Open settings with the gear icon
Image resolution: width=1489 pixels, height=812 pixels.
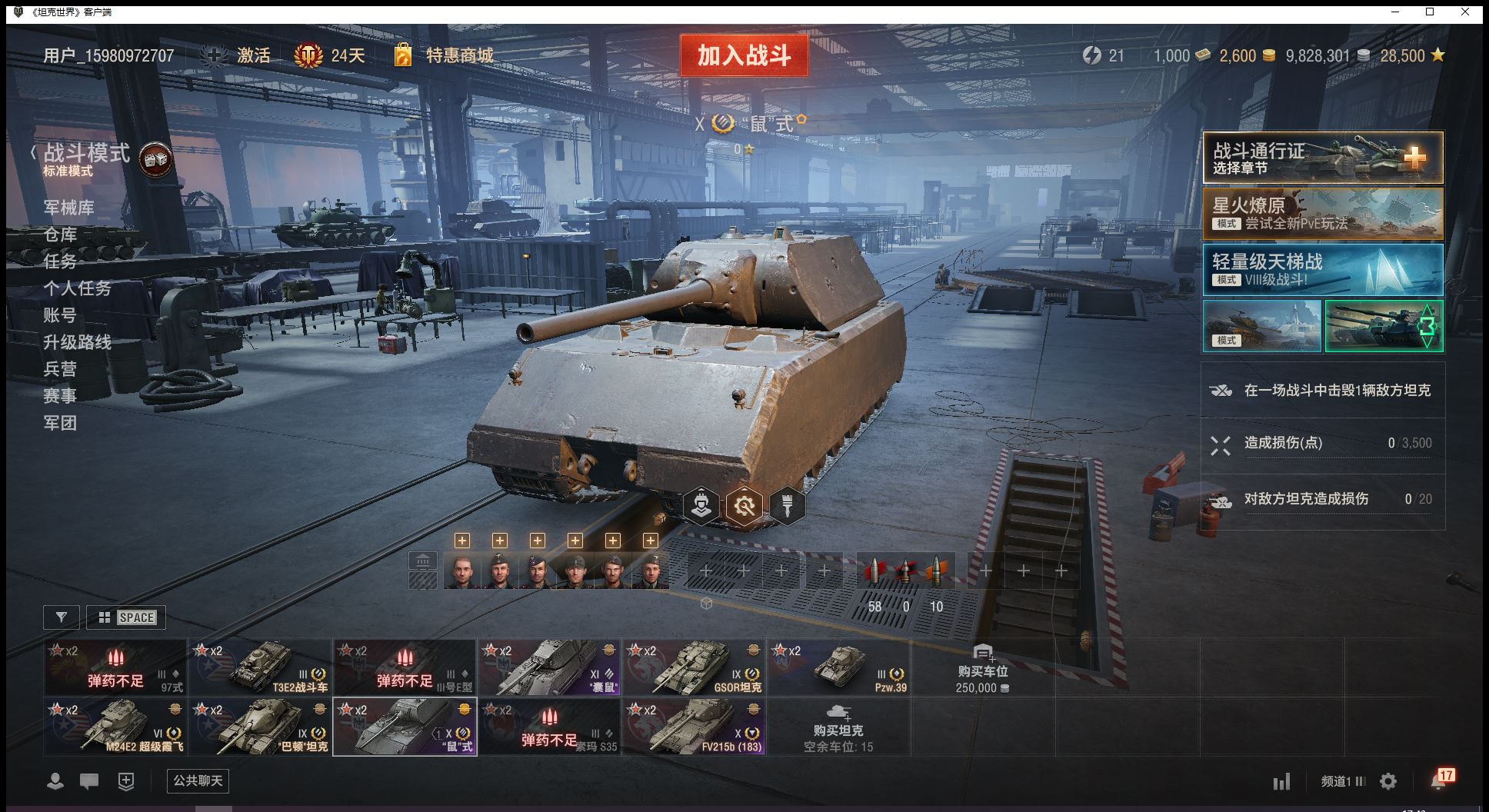click(x=1388, y=782)
